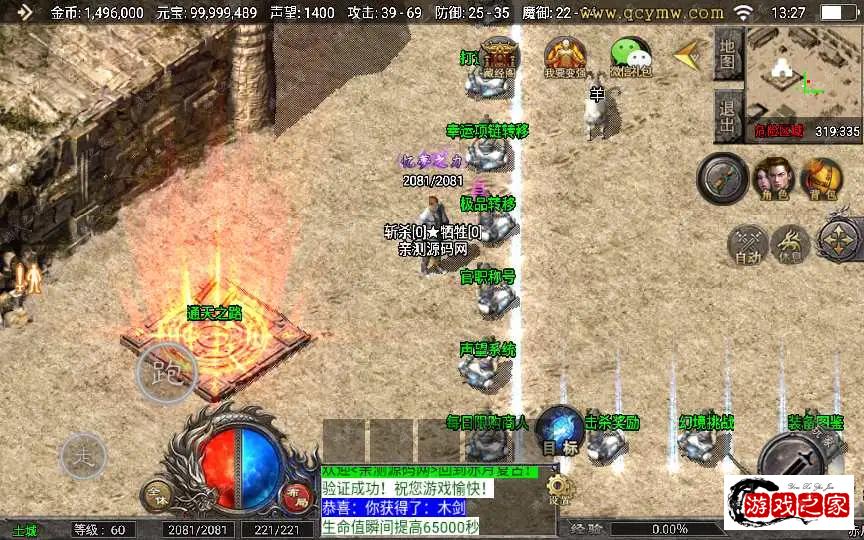Open the 背包 backpack
This screenshot has width=864, height=540.
pos(821,178)
